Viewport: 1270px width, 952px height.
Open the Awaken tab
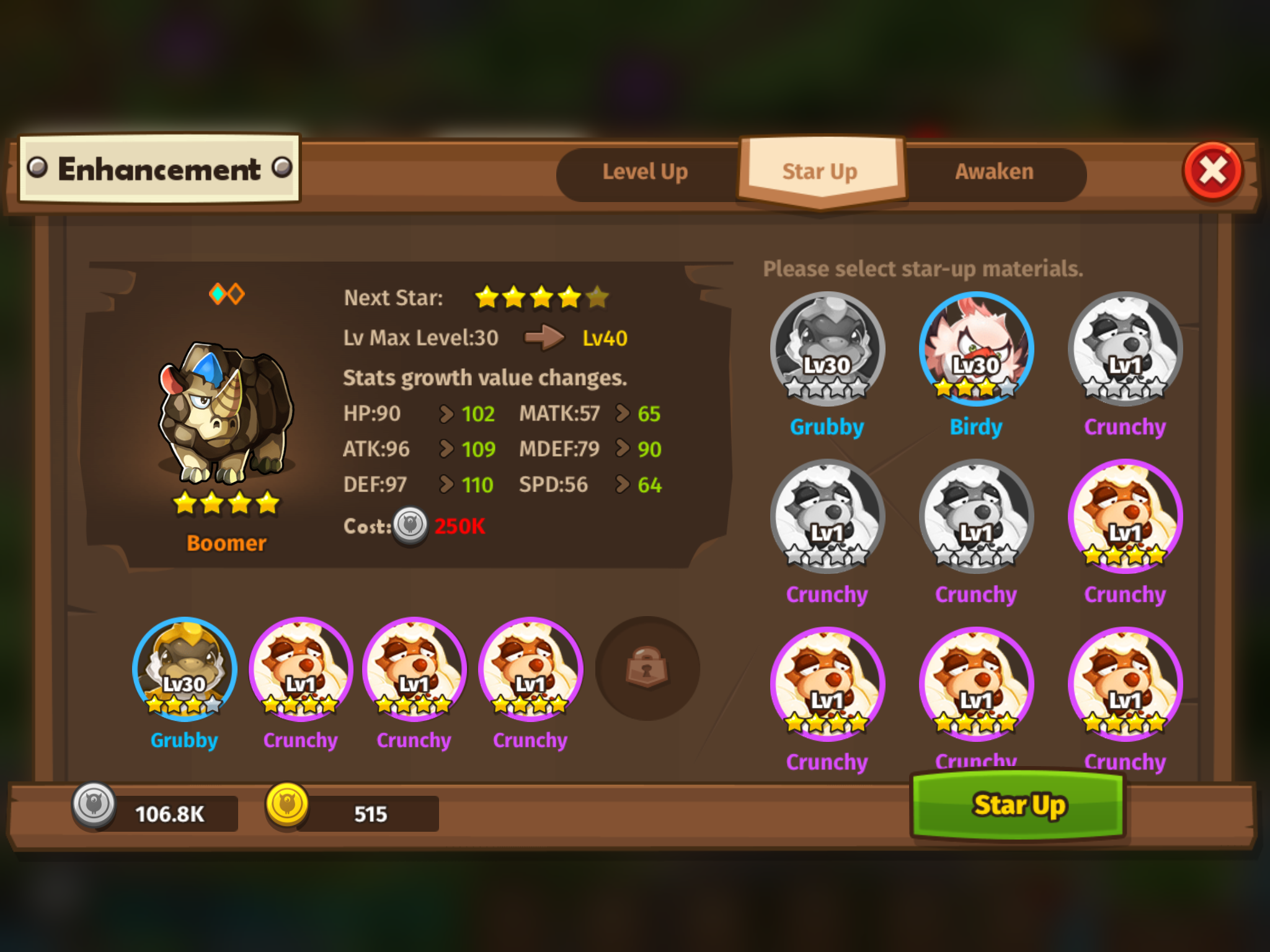994,172
